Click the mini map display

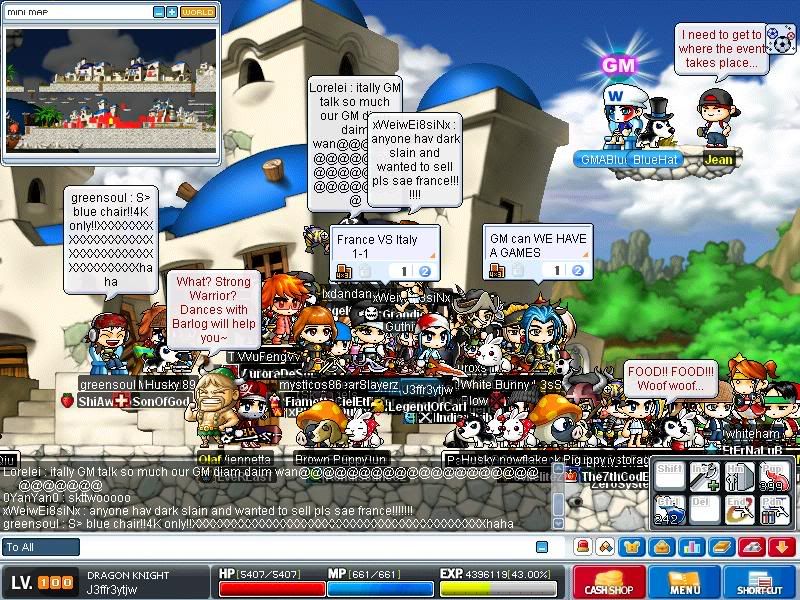coord(110,82)
